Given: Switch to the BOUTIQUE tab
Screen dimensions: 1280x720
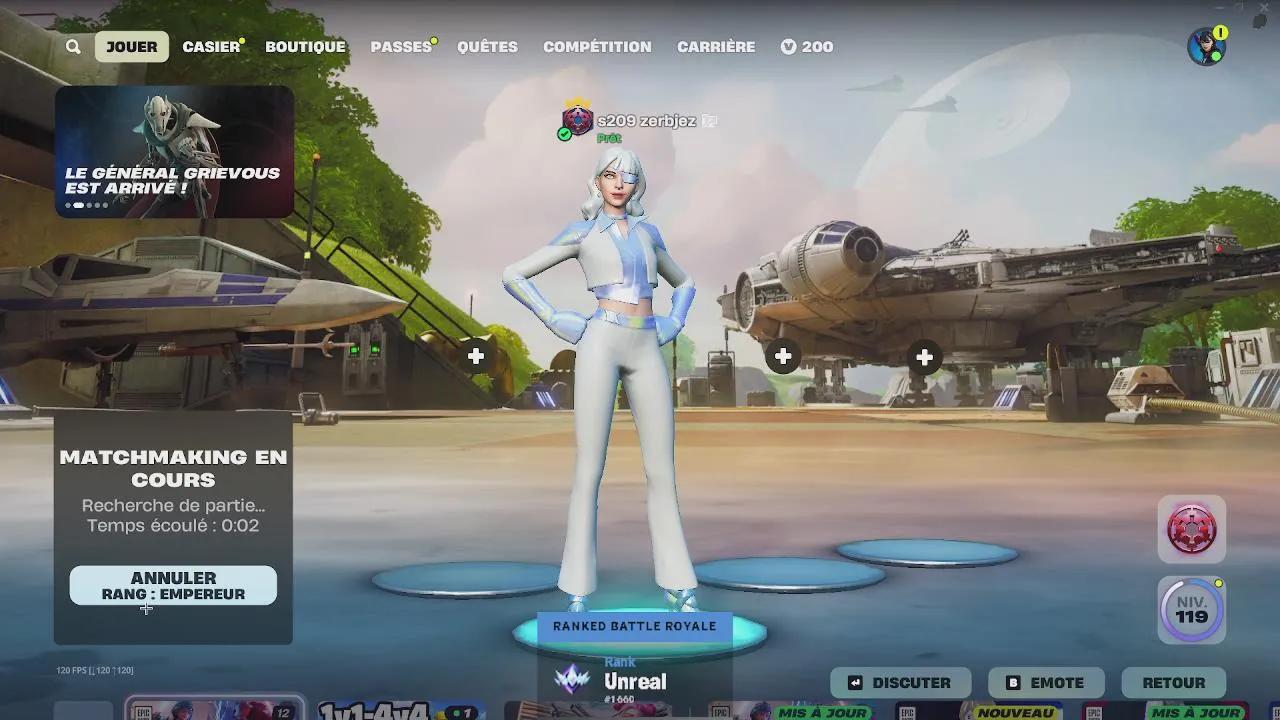Looking at the screenshot, I should coord(305,46).
